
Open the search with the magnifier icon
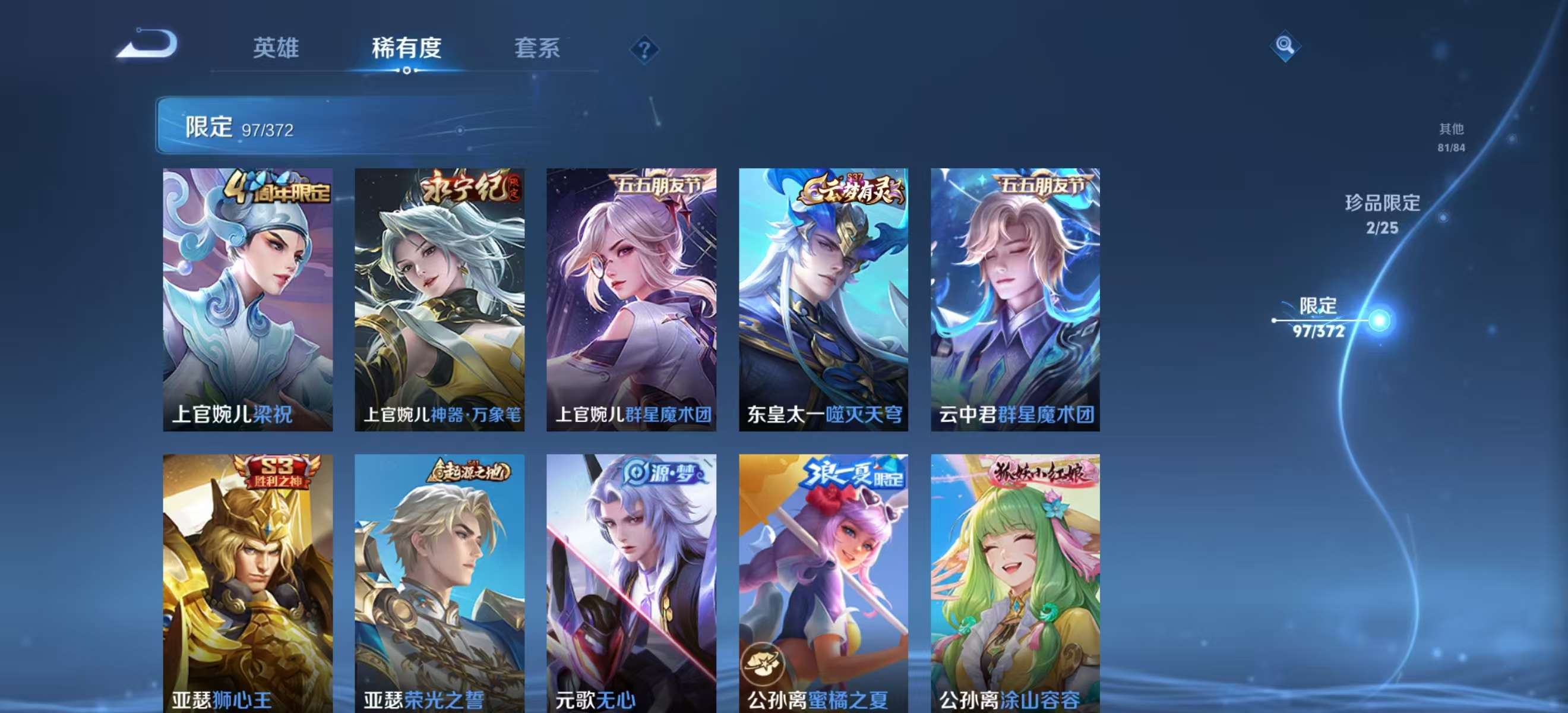click(1284, 45)
